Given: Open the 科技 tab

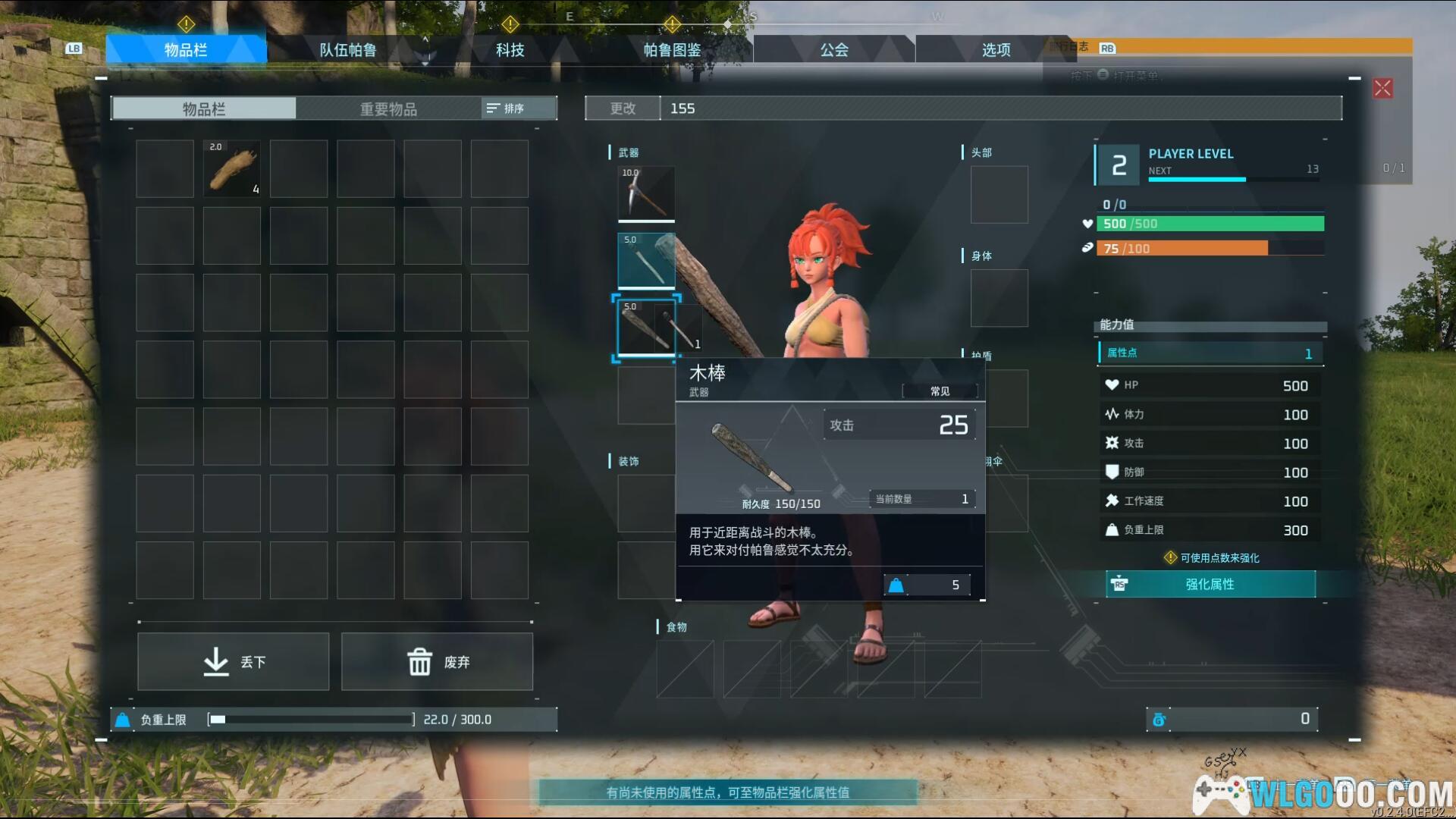Looking at the screenshot, I should [510, 50].
